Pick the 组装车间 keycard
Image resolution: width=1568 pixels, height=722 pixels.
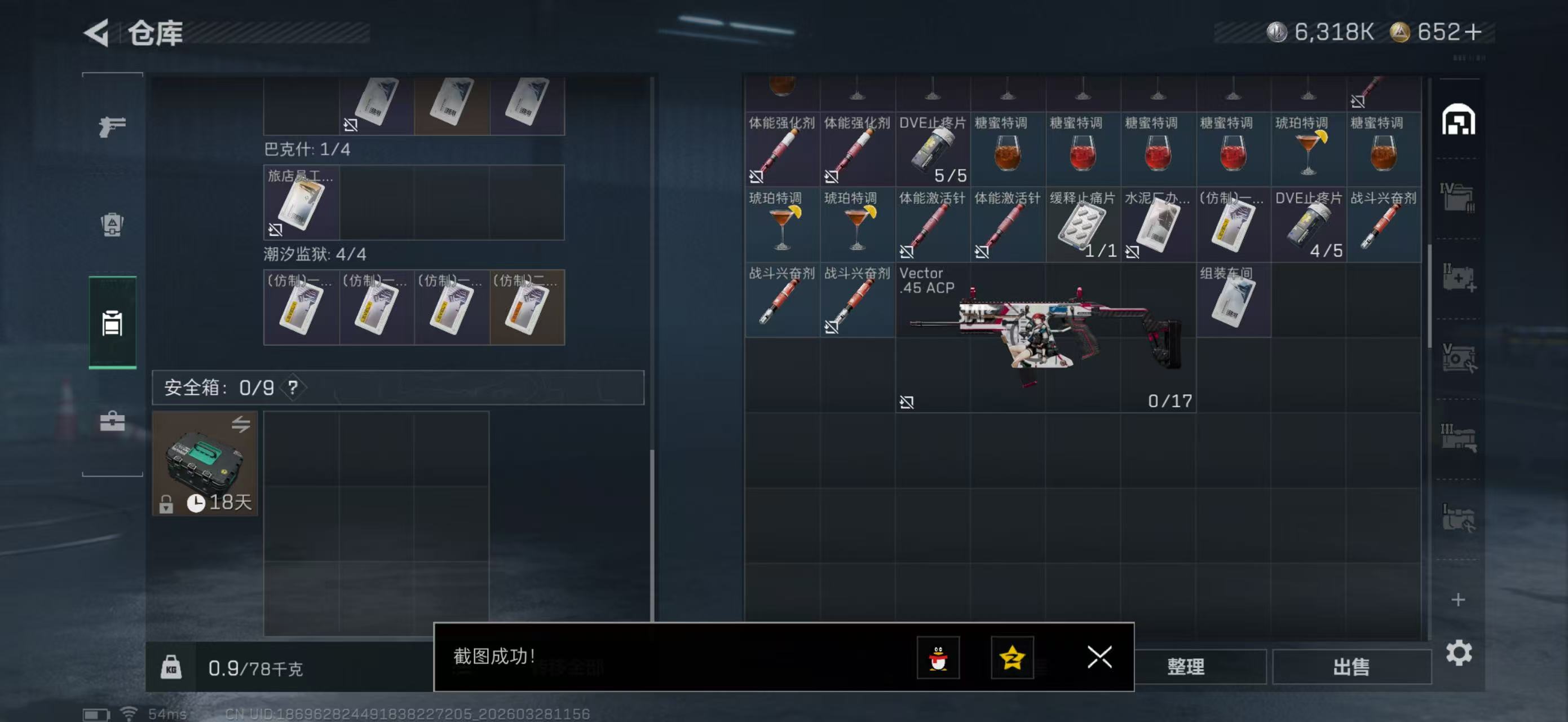tap(1233, 300)
